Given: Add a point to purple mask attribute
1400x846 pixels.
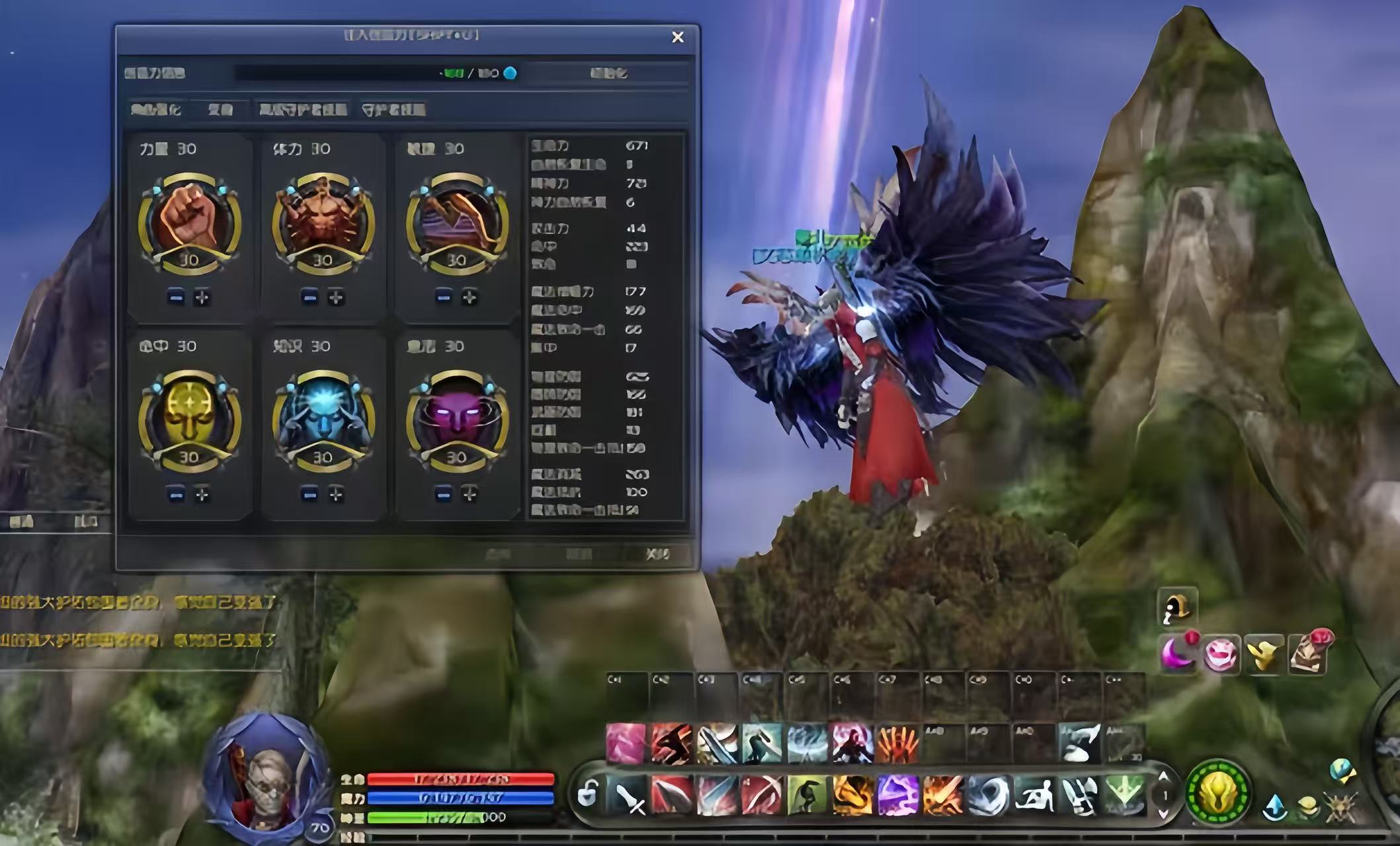Looking at the screenshot, I should [470, 494].
